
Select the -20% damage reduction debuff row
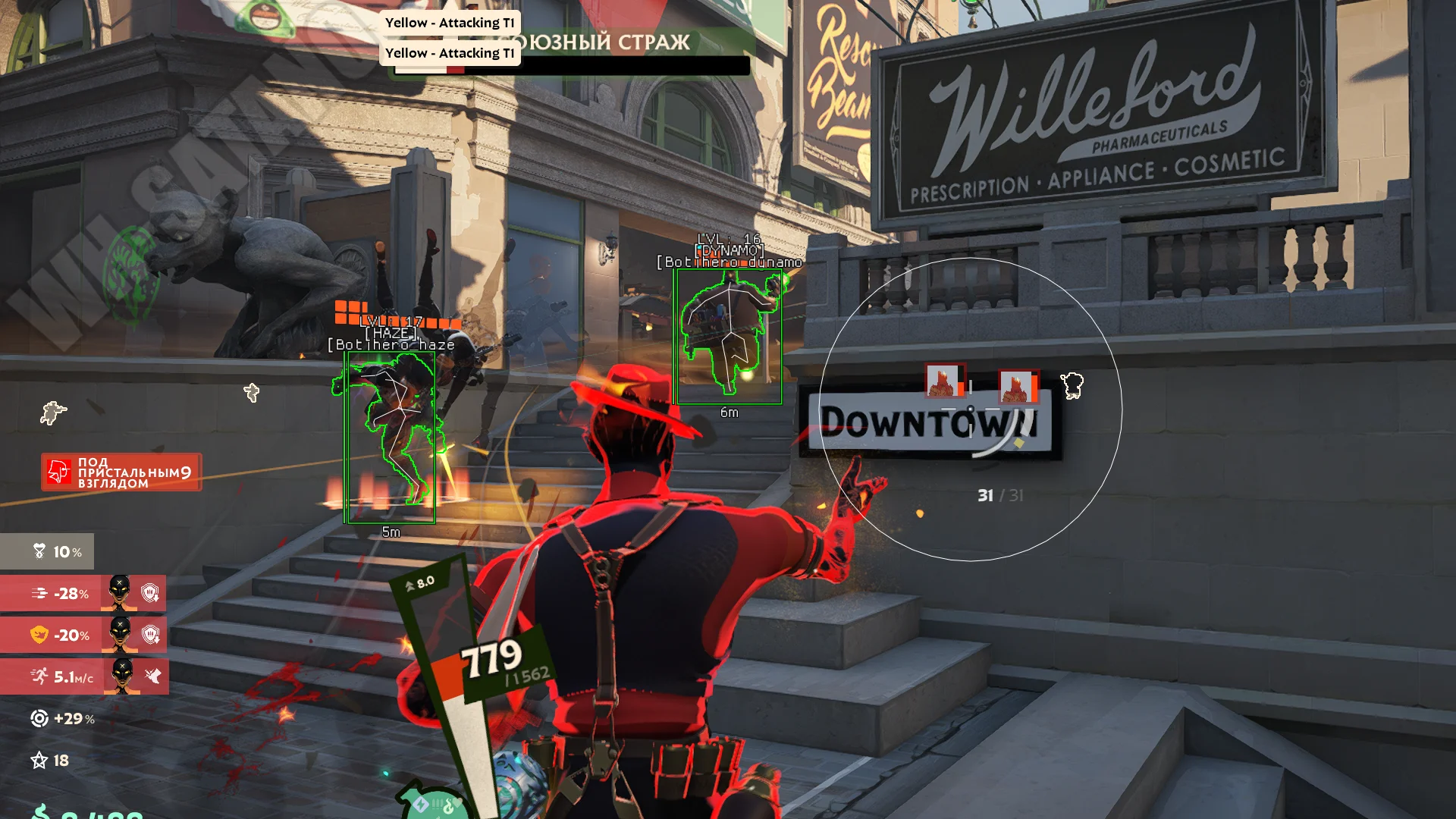[x=83, y=635]
